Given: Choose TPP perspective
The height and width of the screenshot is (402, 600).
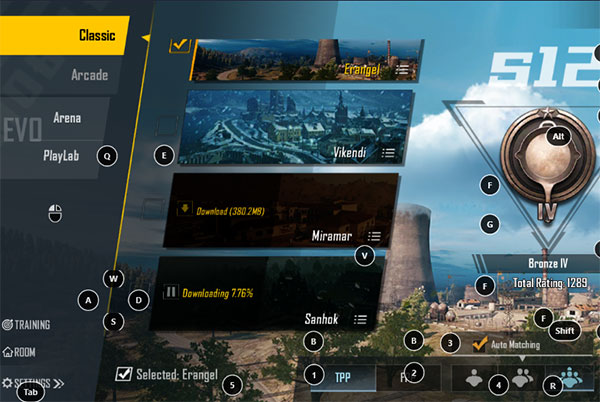Looking at the screenshot, I should pyautogui.click(x=342, y=377).
